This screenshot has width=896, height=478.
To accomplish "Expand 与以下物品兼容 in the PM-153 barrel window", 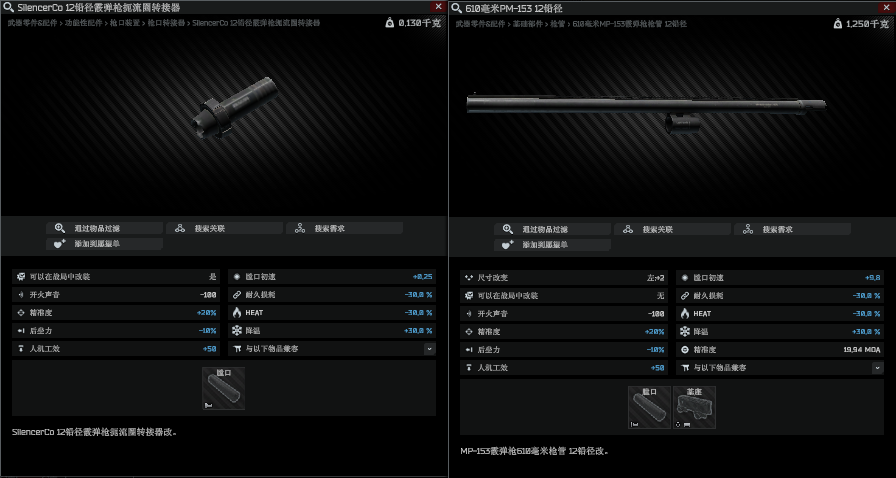I will [x=877, y=368].
